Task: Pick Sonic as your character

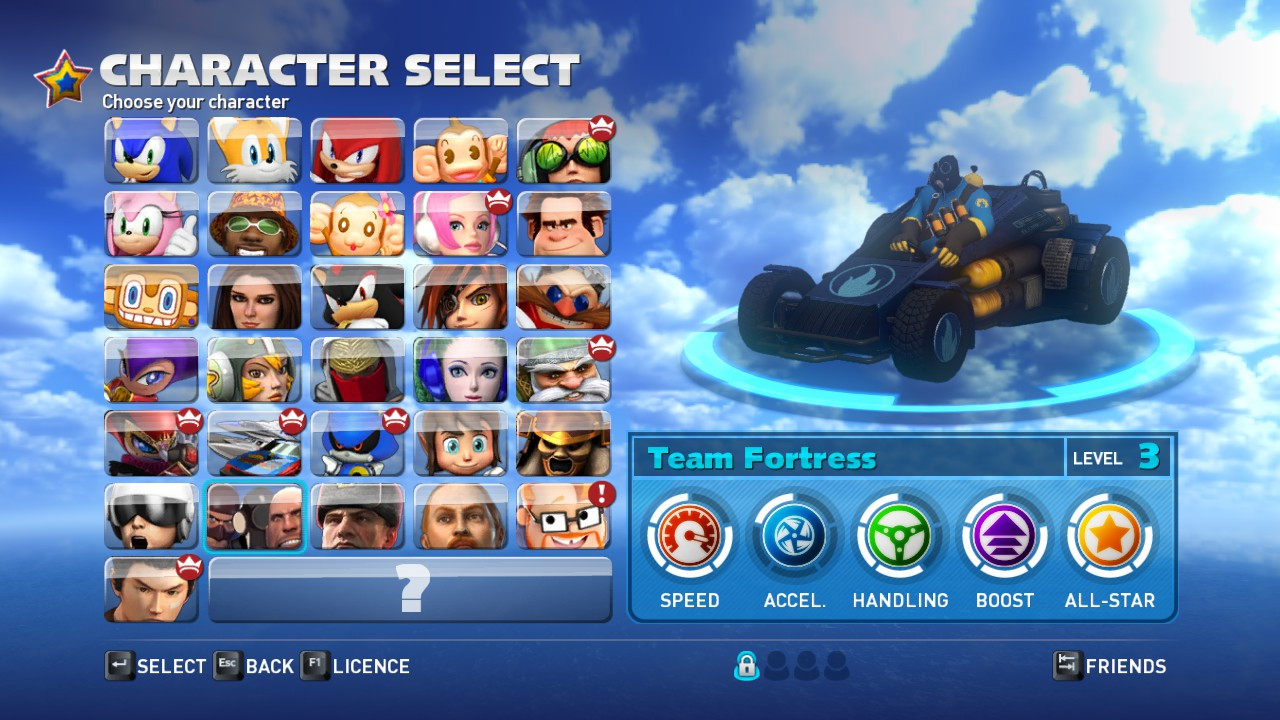Action: coord(151,151)
